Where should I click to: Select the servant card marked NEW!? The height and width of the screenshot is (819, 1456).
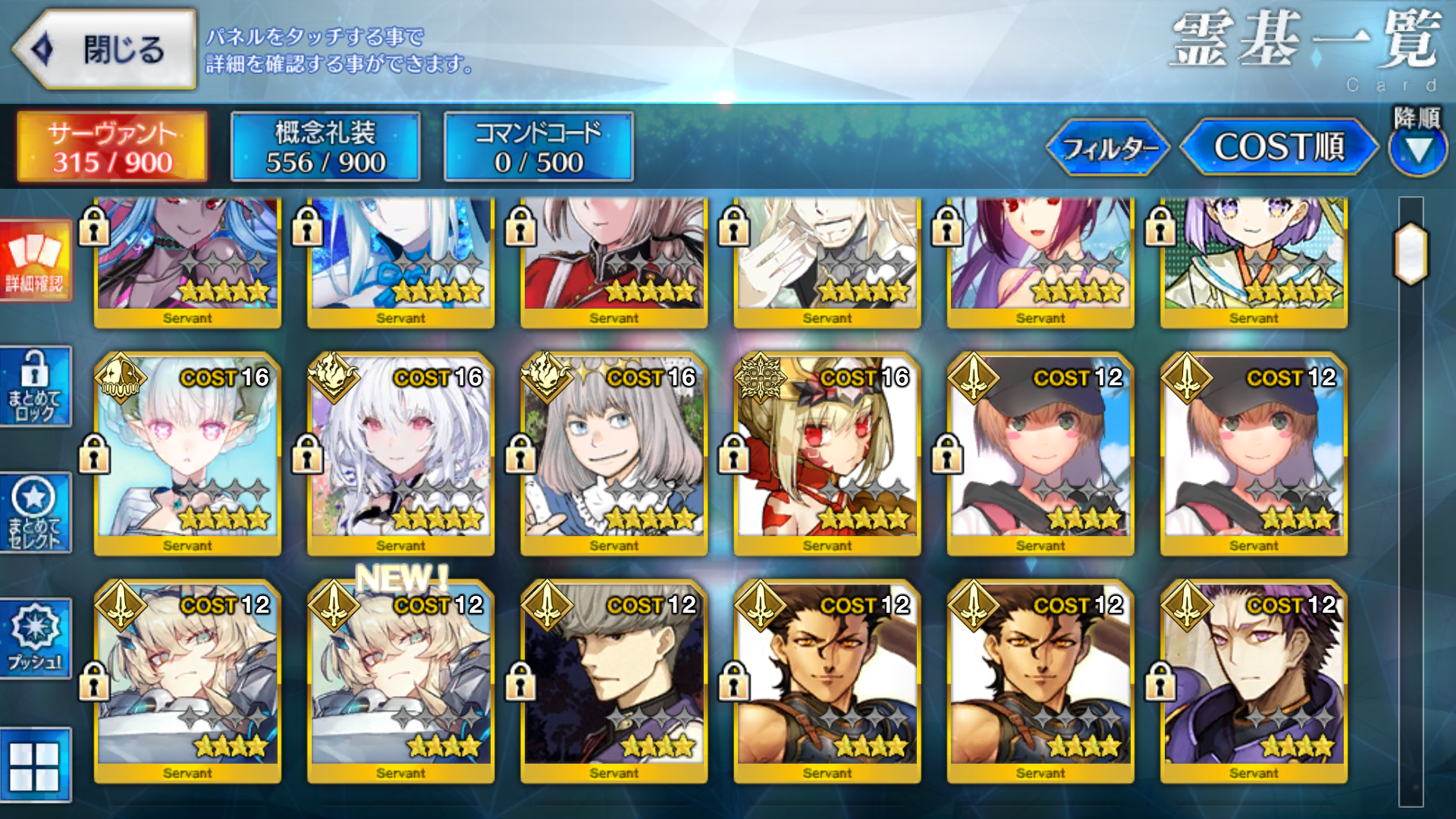coord(400,681)
